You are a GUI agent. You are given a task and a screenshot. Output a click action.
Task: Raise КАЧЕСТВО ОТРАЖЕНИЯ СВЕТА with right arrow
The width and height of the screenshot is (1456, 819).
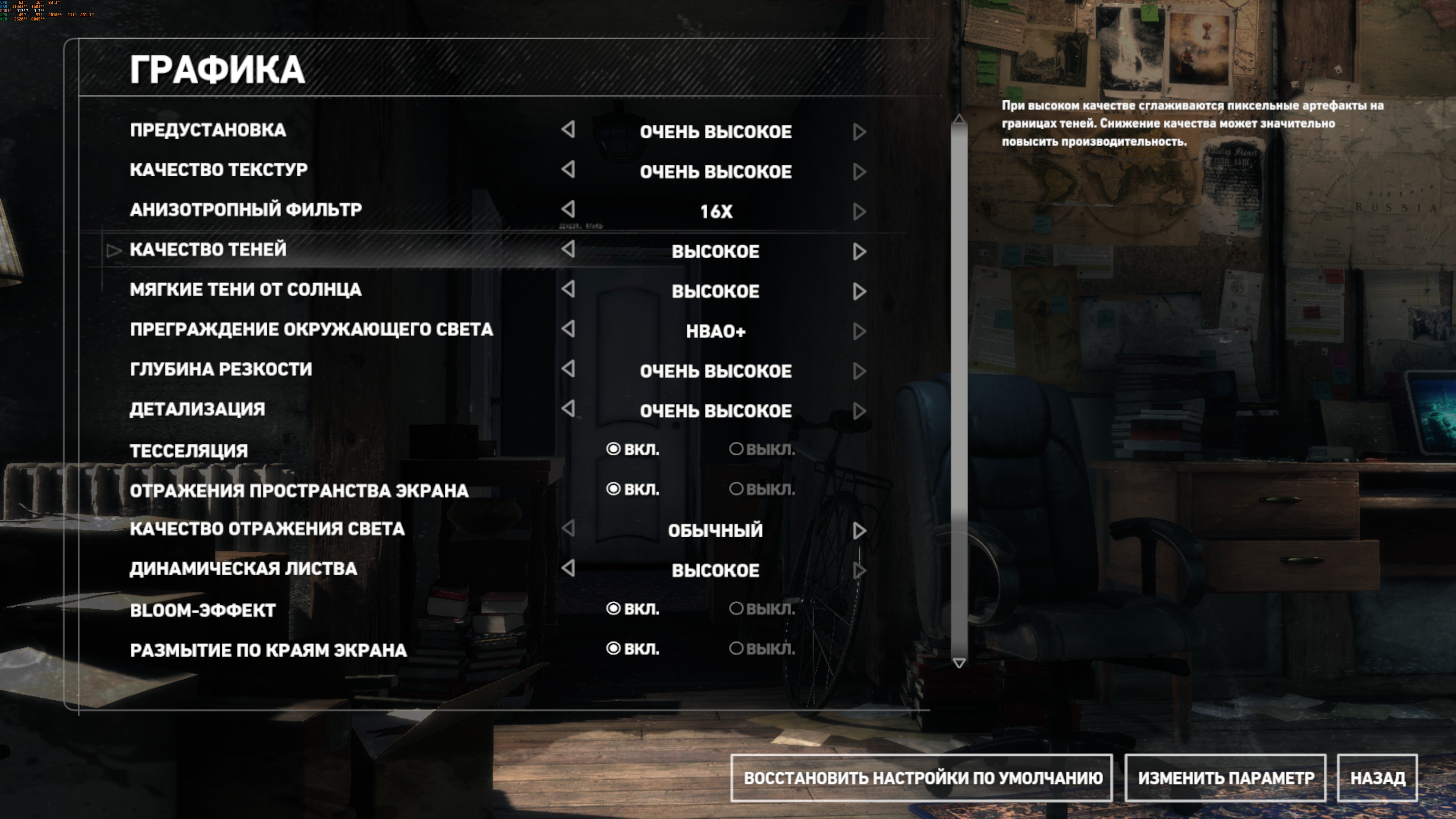coord(859,530)
